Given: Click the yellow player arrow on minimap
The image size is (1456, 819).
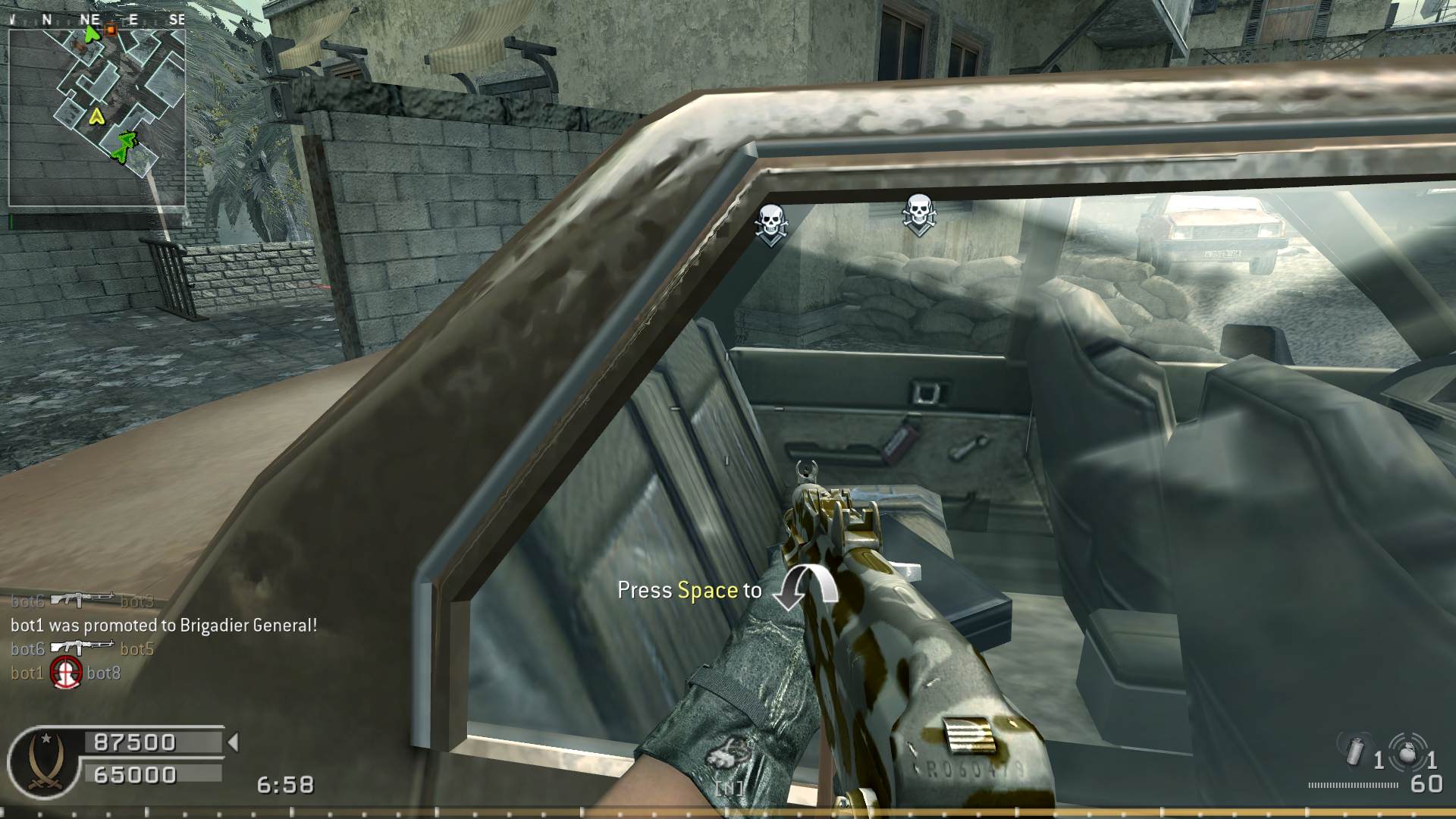Looking at the screenshot, I should pyautogui.click(x=96, y=116).
